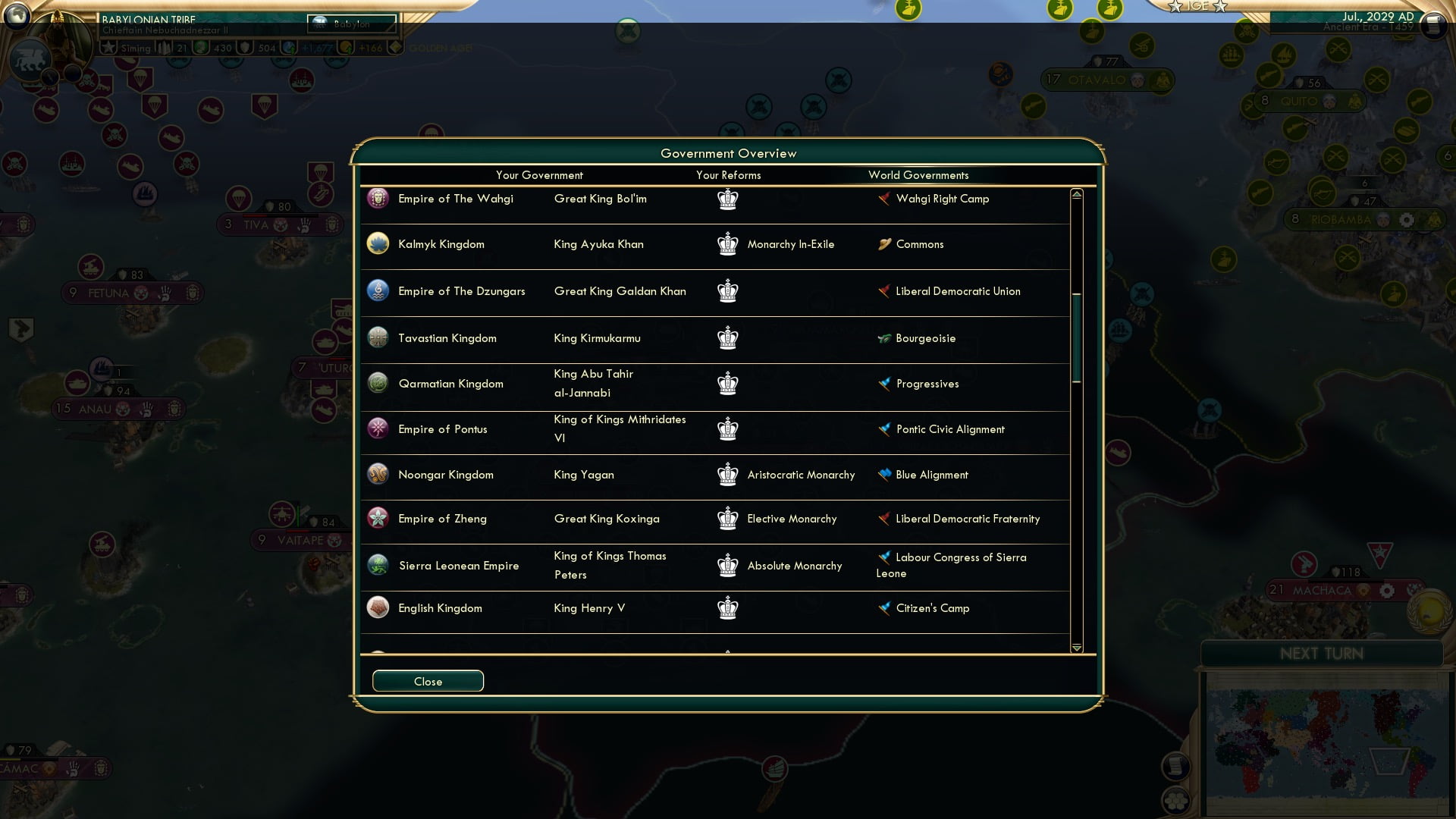Image resolution: width=1456 pixels, height=819 pixels.
Task: Click the Golden Age diamond icon
Action: 395,48
